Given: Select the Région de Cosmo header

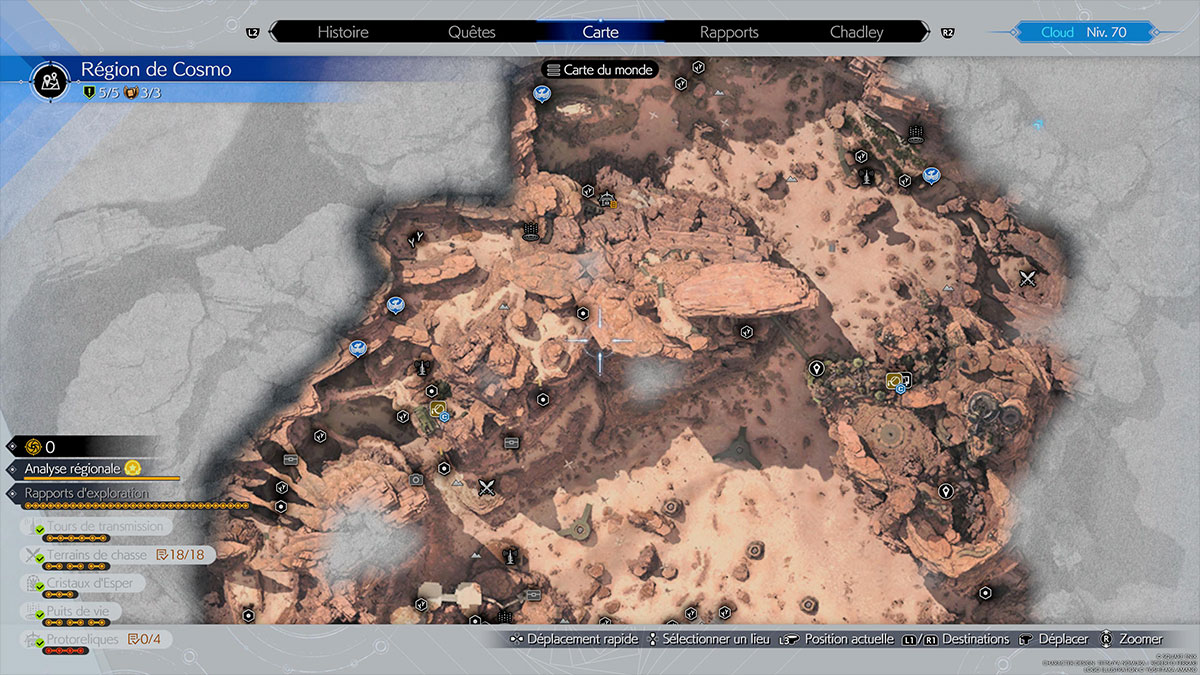Looking at the screenshot, I should point(155,70).
